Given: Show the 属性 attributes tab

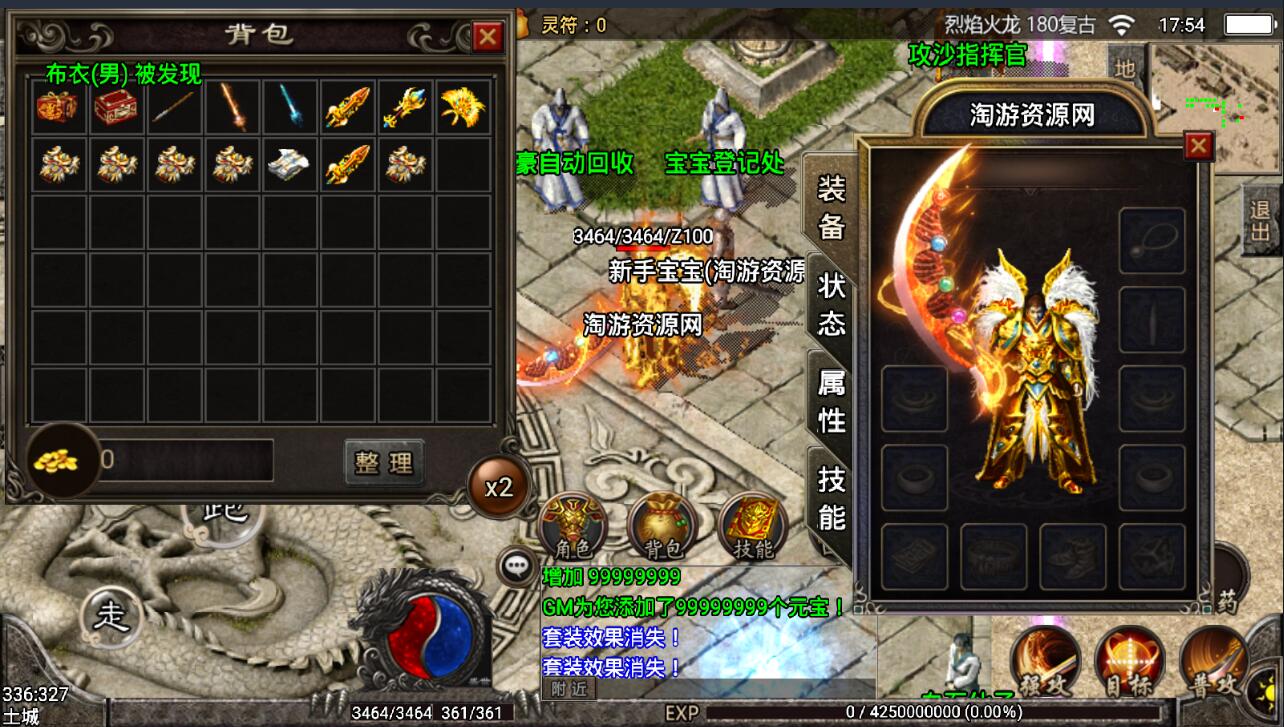Looking at the screenshot, I should pos(831,400).
